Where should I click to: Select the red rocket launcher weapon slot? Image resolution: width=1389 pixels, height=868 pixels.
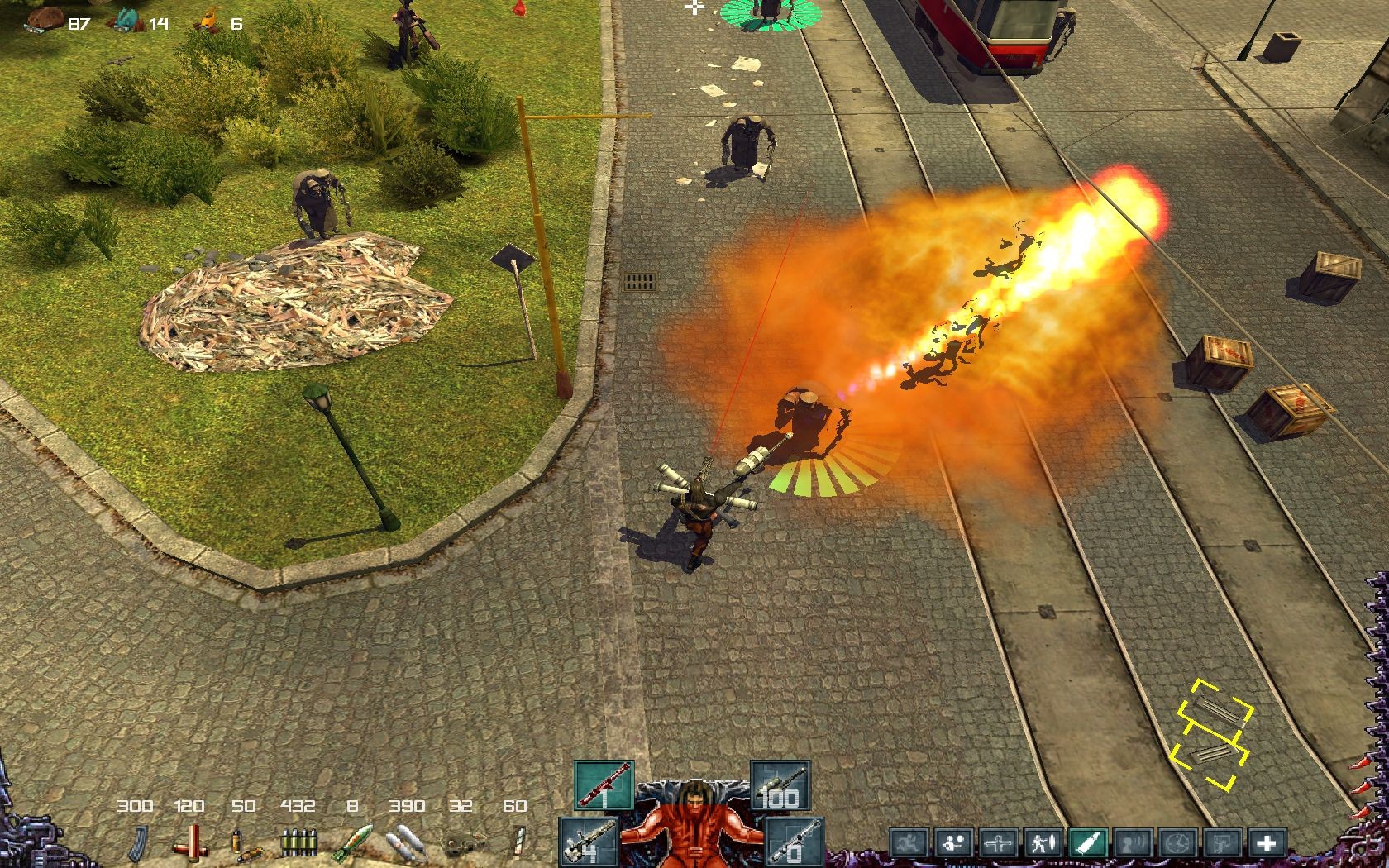604,785
